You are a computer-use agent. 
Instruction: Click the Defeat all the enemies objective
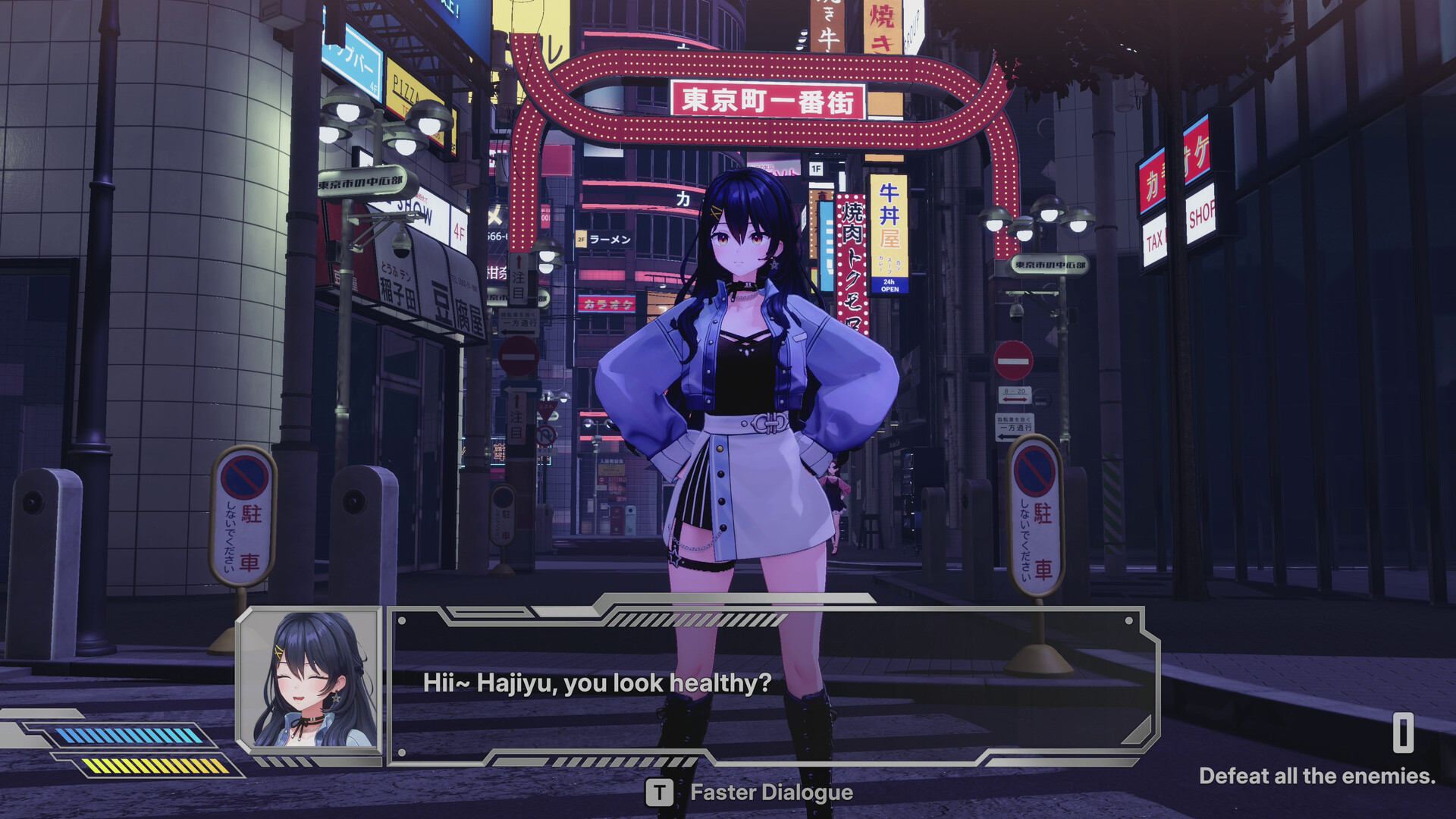pyautogui.click(x=1317, y=777)
